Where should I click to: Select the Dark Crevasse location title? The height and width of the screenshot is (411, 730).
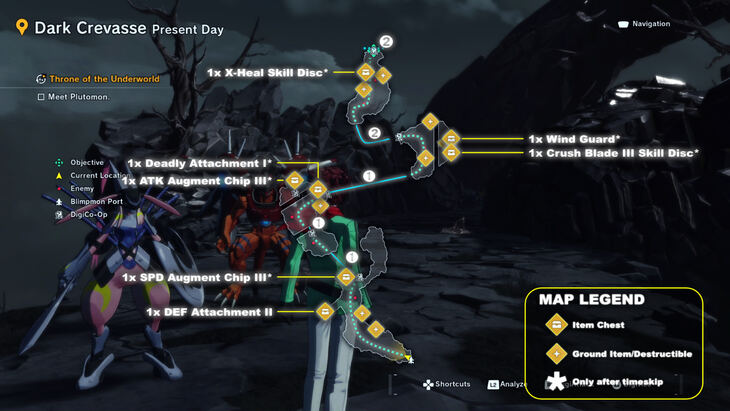[x=90, y=28]
